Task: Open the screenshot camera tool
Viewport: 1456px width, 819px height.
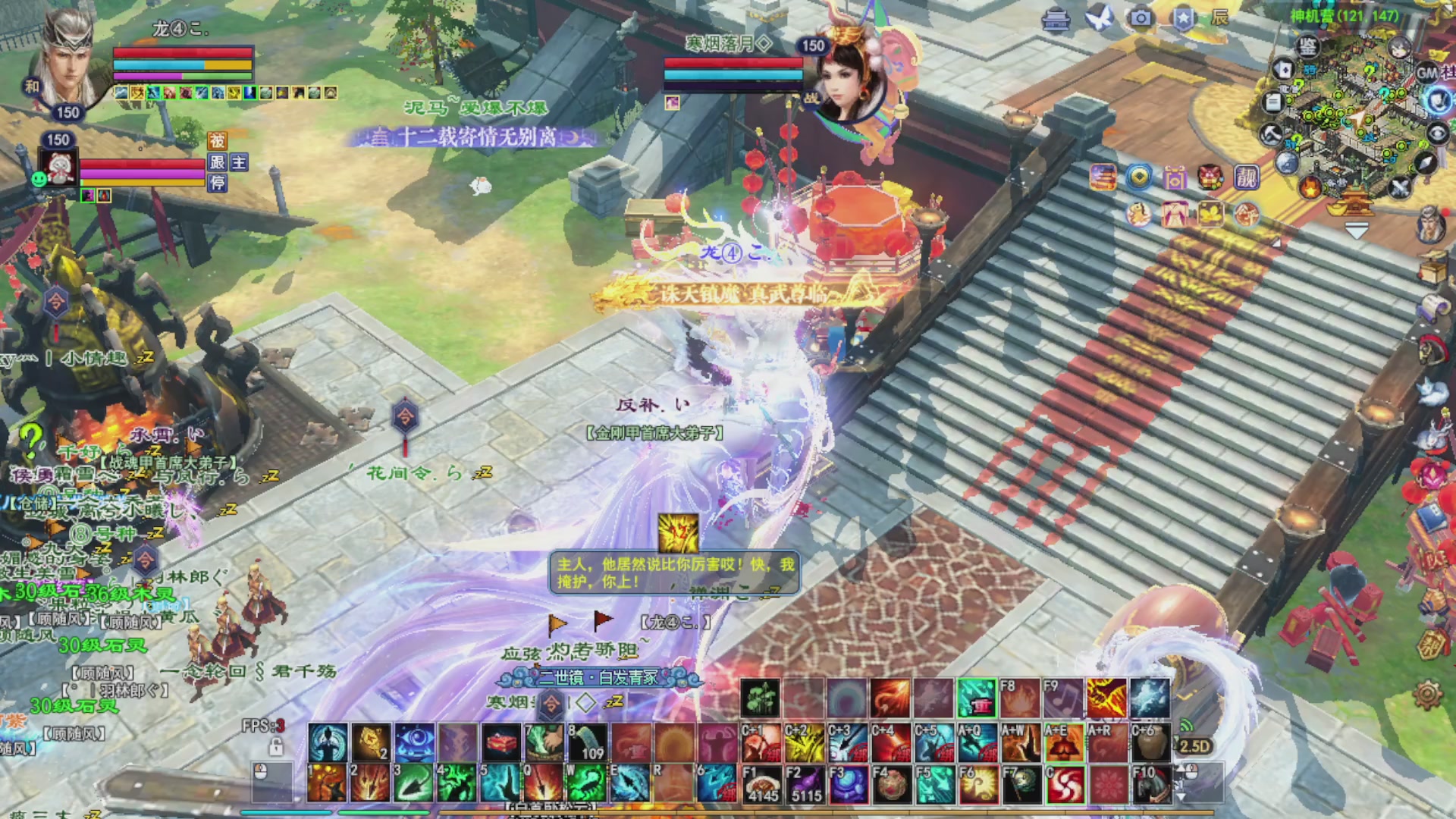Action: (1142, 18)
